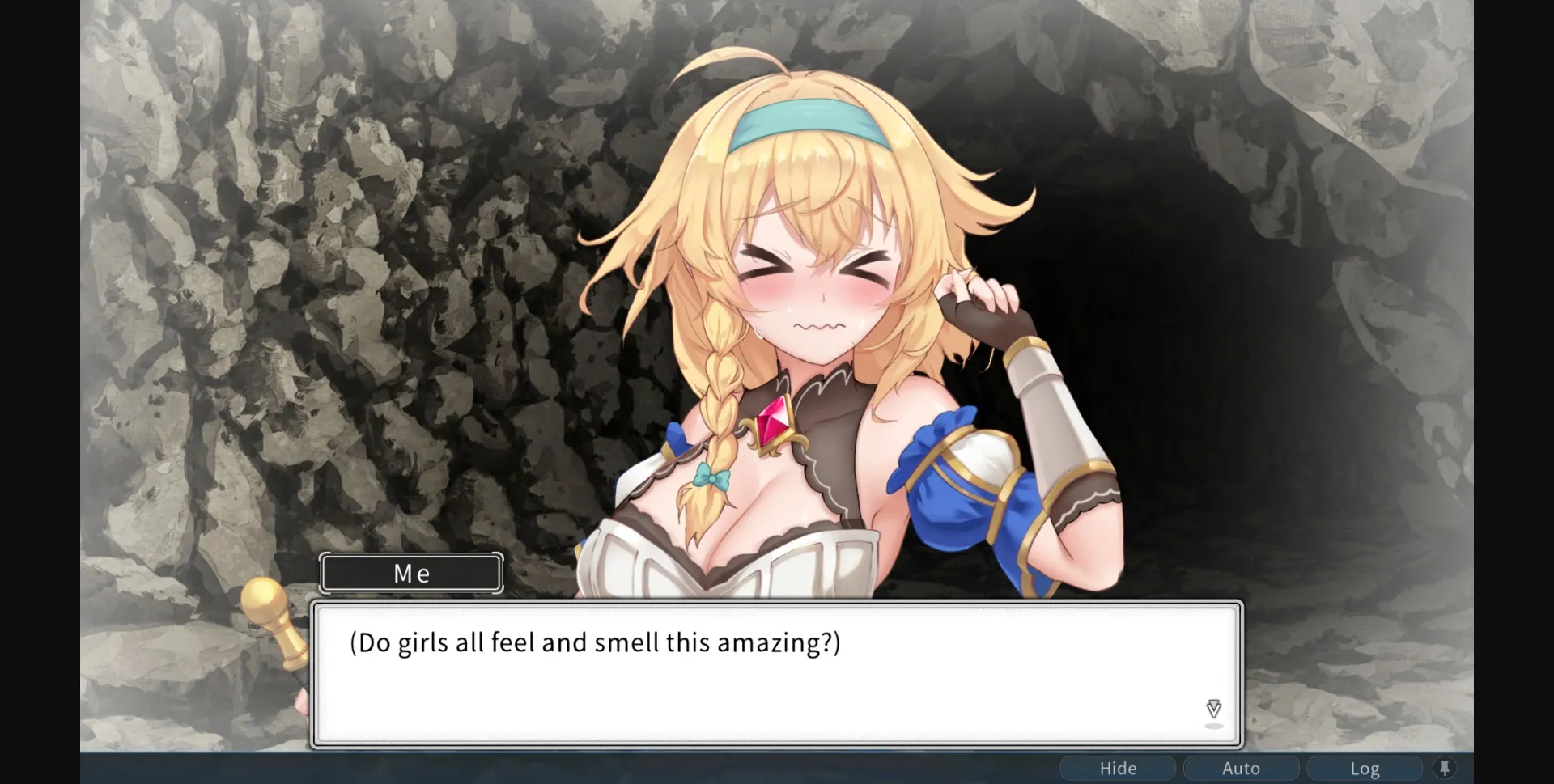This screenshot has height=784, width=1554.
Task: Click the line '(Do girls all feel and smell this amazing?)'
Action: pyautogui.click(x=595, y=642)
